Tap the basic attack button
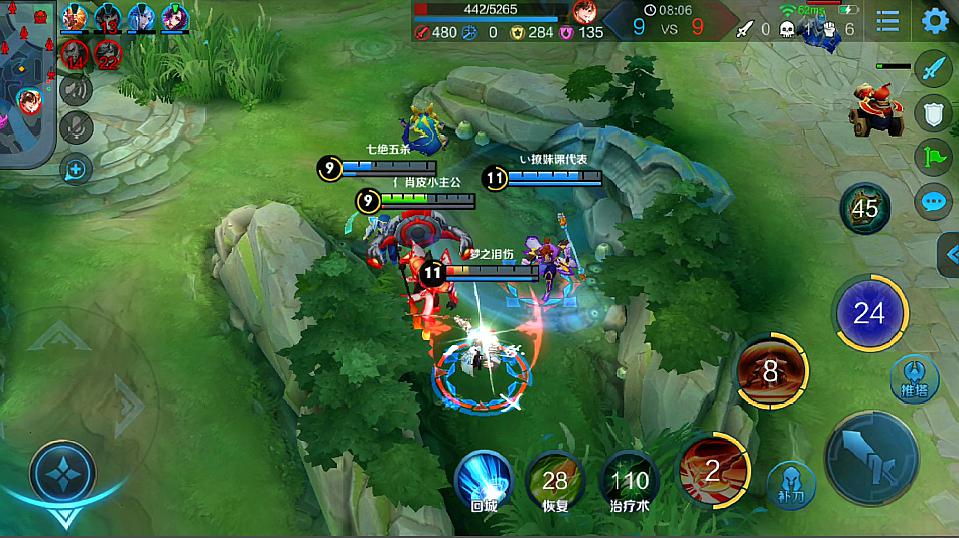Image resolution: width=959 pixels, height=538 pixels. coord(871,458)
